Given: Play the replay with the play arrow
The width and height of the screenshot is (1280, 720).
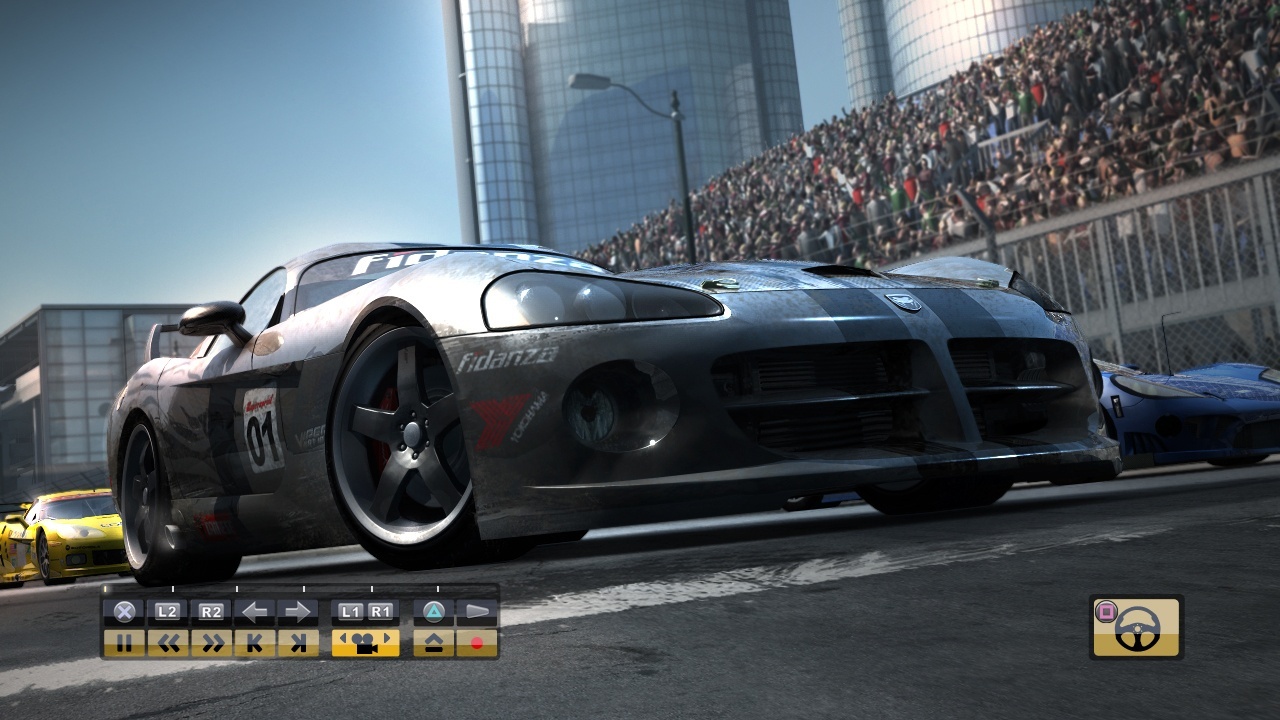Looking at the screenshot, I should (477, 611).
